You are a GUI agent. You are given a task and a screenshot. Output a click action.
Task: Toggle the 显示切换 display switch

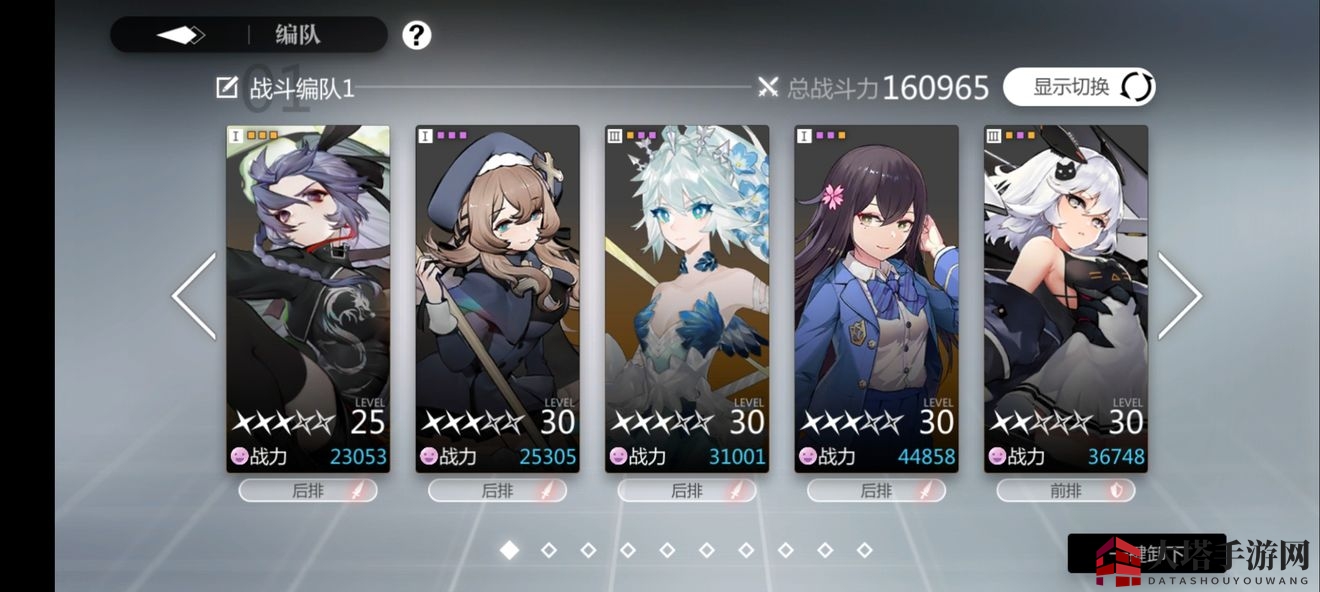click(x=1079, y=87)
